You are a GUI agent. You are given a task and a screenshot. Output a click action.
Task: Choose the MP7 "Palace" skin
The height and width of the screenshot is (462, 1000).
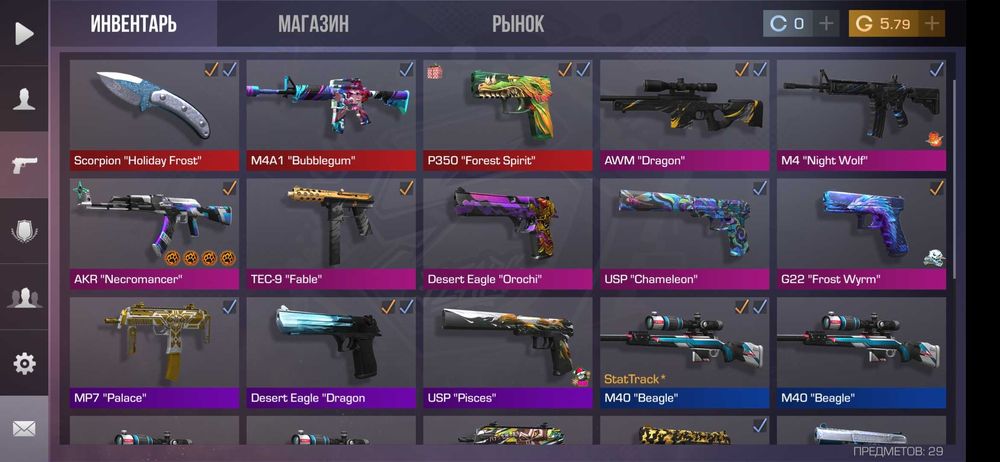[x=154, y=351]
